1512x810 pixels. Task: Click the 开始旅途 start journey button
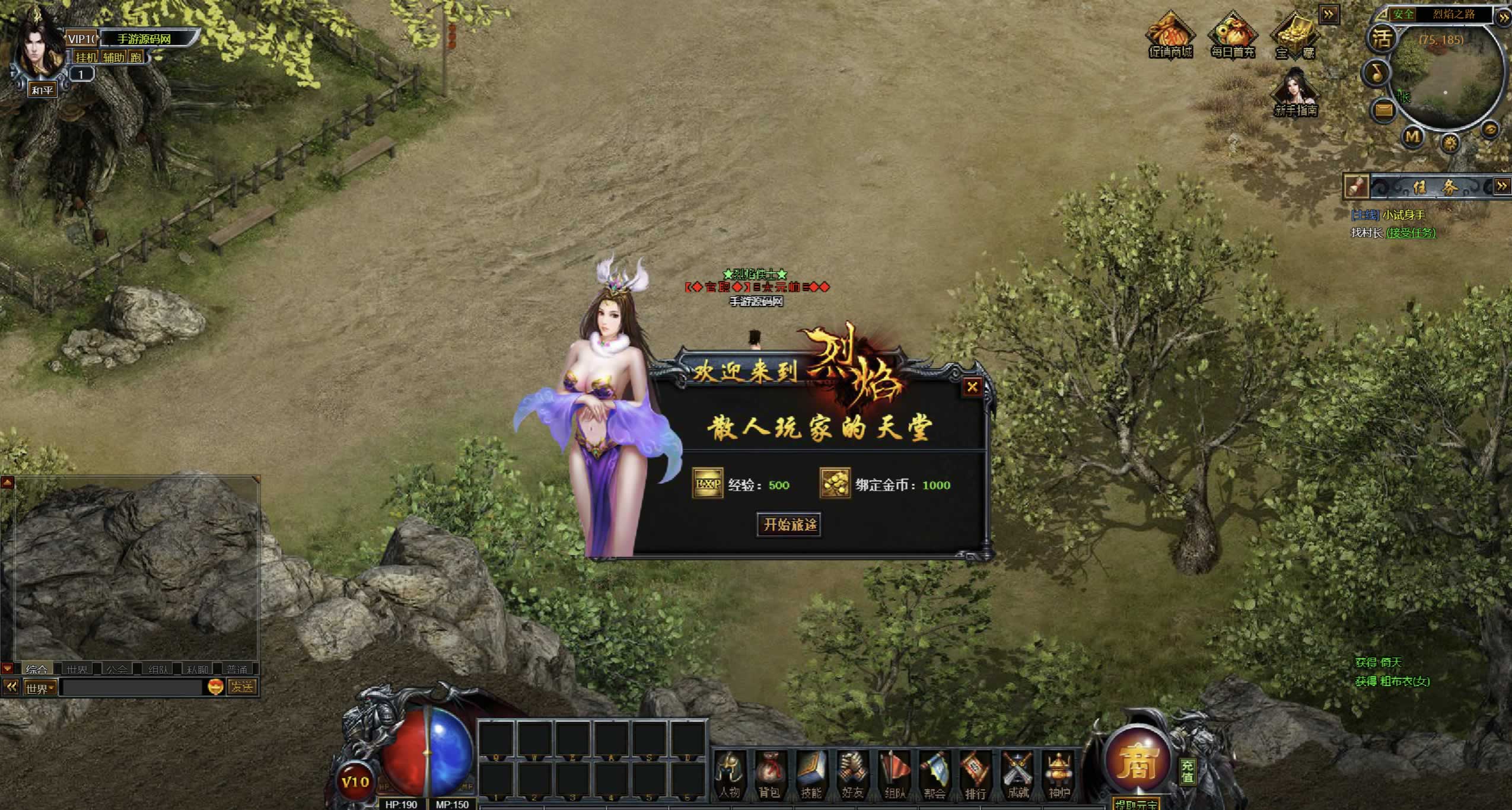coord(789,525)
